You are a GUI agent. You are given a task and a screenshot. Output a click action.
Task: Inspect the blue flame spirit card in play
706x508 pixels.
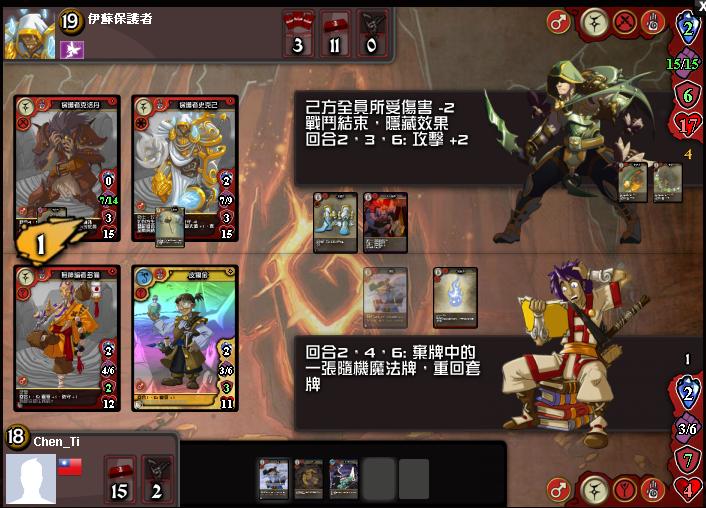pyautogui.click(x=455, y=296)
